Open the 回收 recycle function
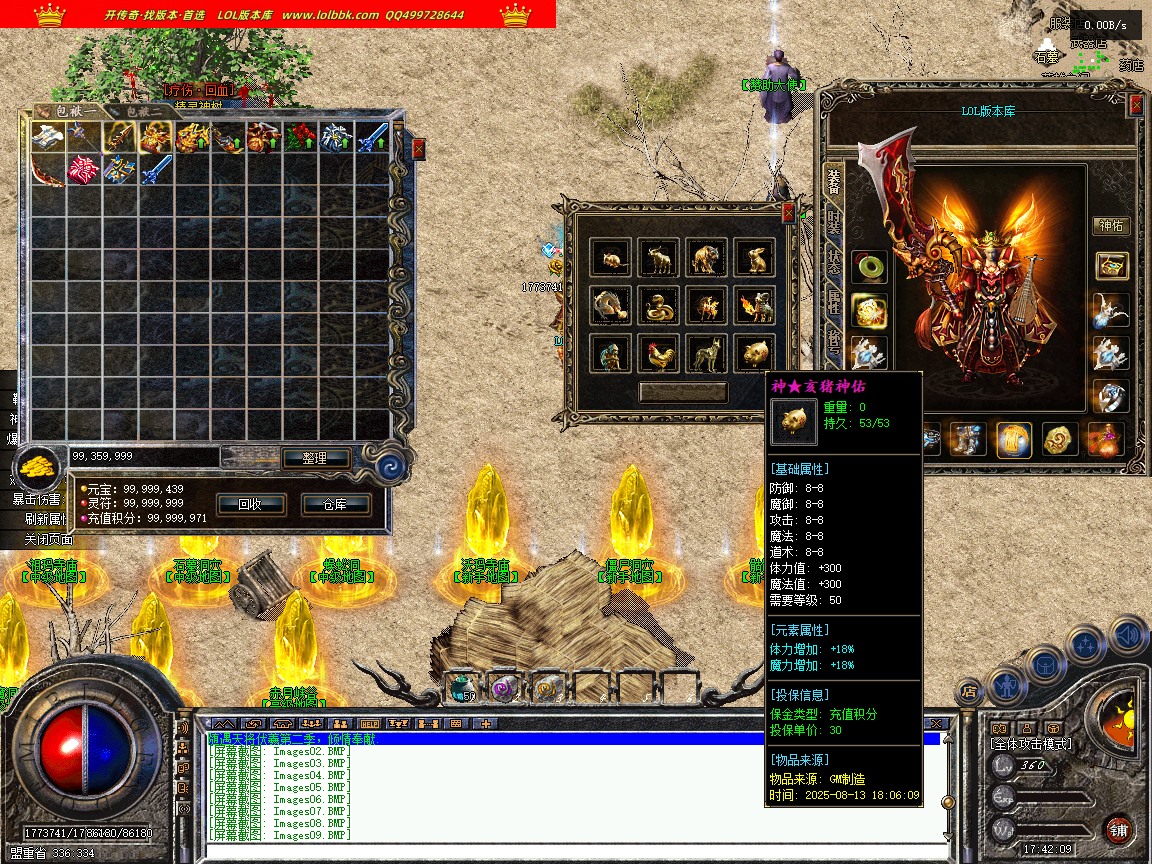The height and width of the screenshot is (864, 1152). point(249,504)
